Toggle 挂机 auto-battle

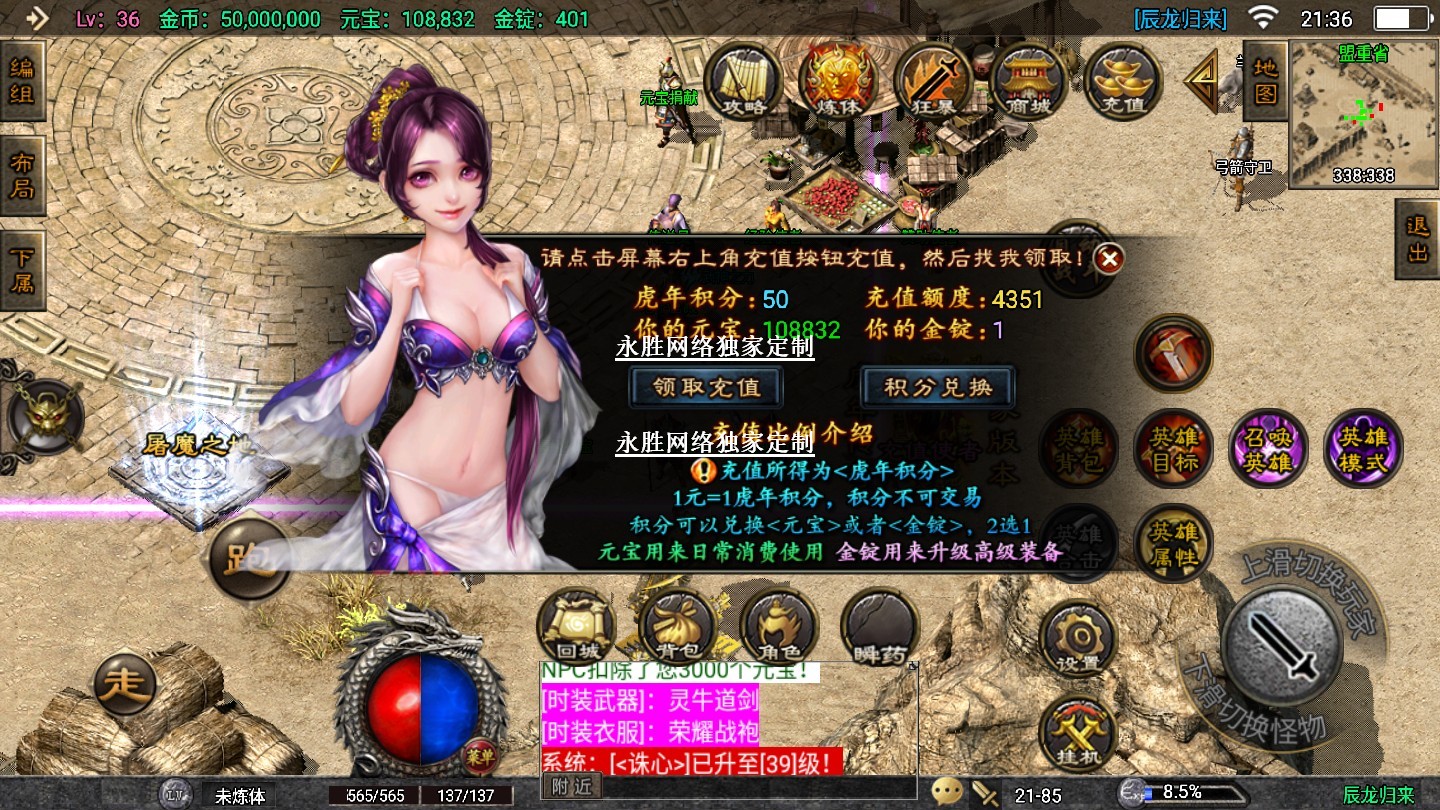1078,735
